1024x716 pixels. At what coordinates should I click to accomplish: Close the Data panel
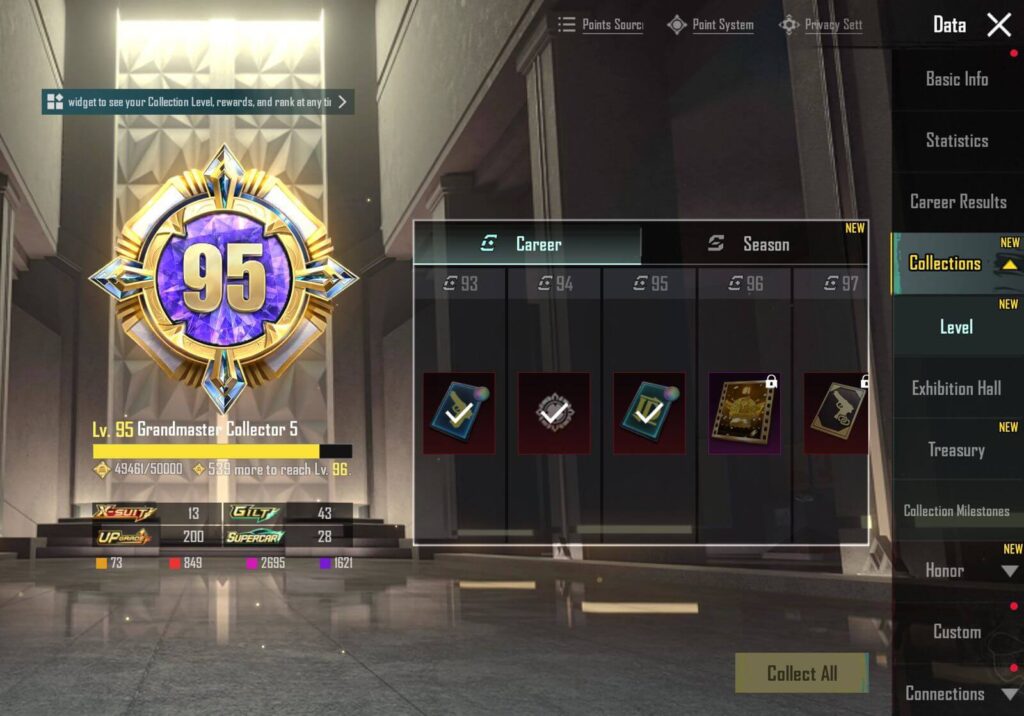[x=999, y=25]
